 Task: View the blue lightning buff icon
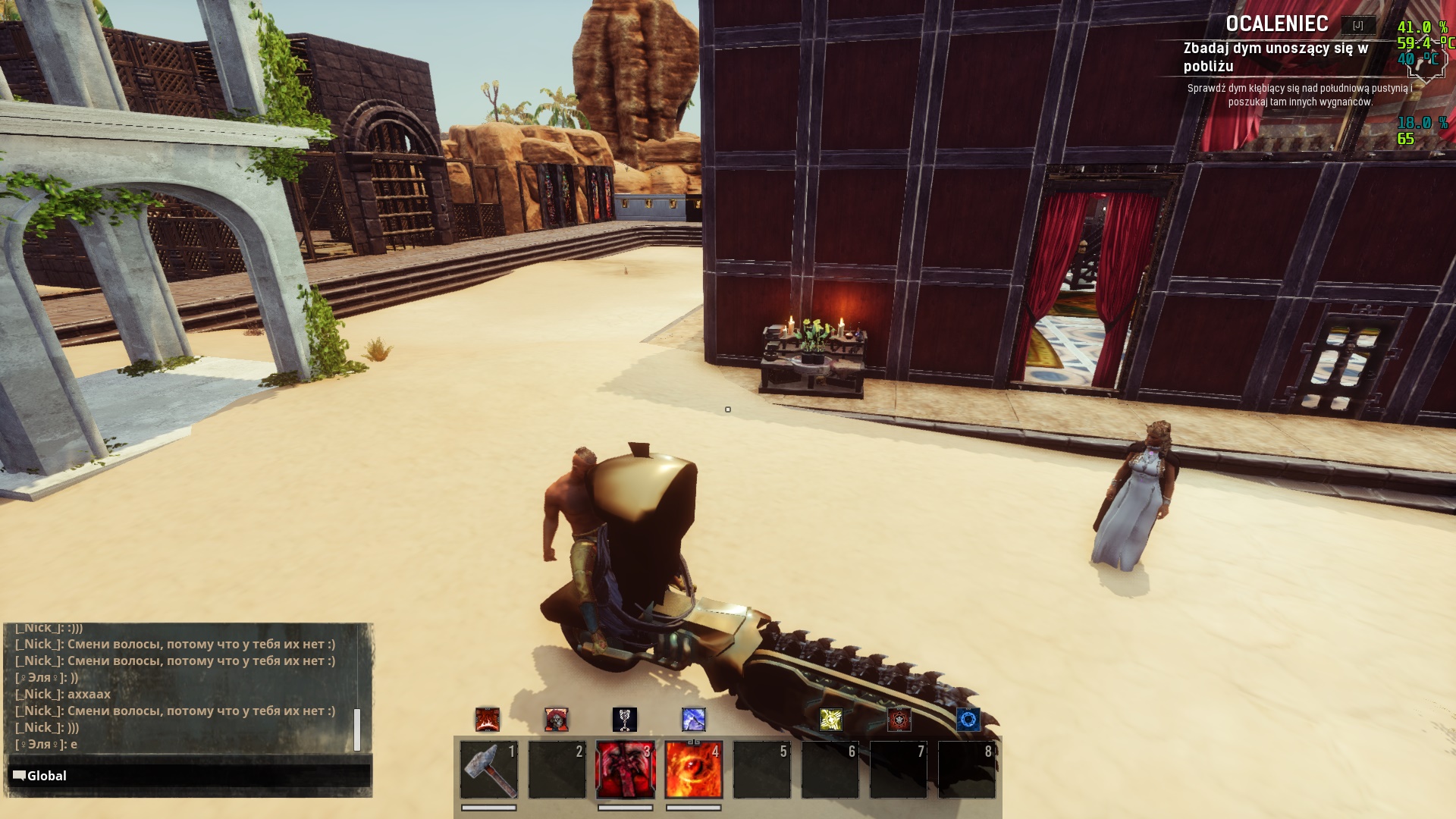pos(693,719)
